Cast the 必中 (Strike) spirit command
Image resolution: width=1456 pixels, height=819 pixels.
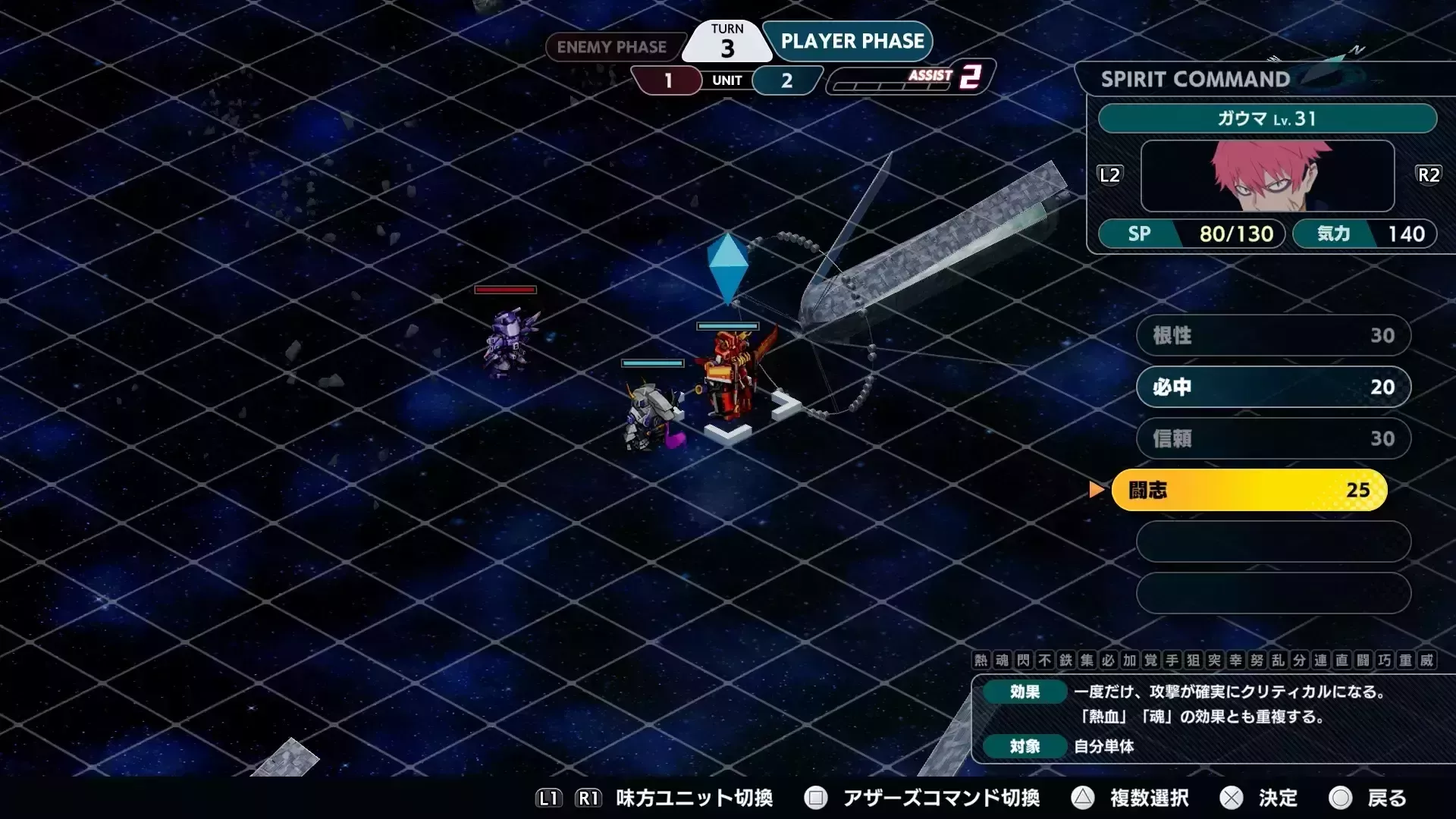click(x=1272, y=387)
